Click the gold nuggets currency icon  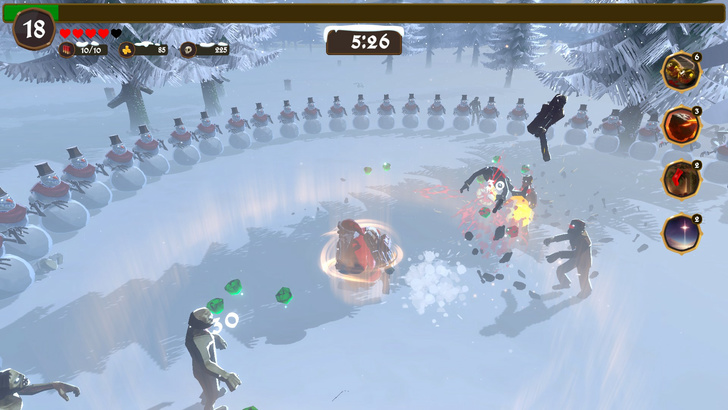tap(127, 49)
